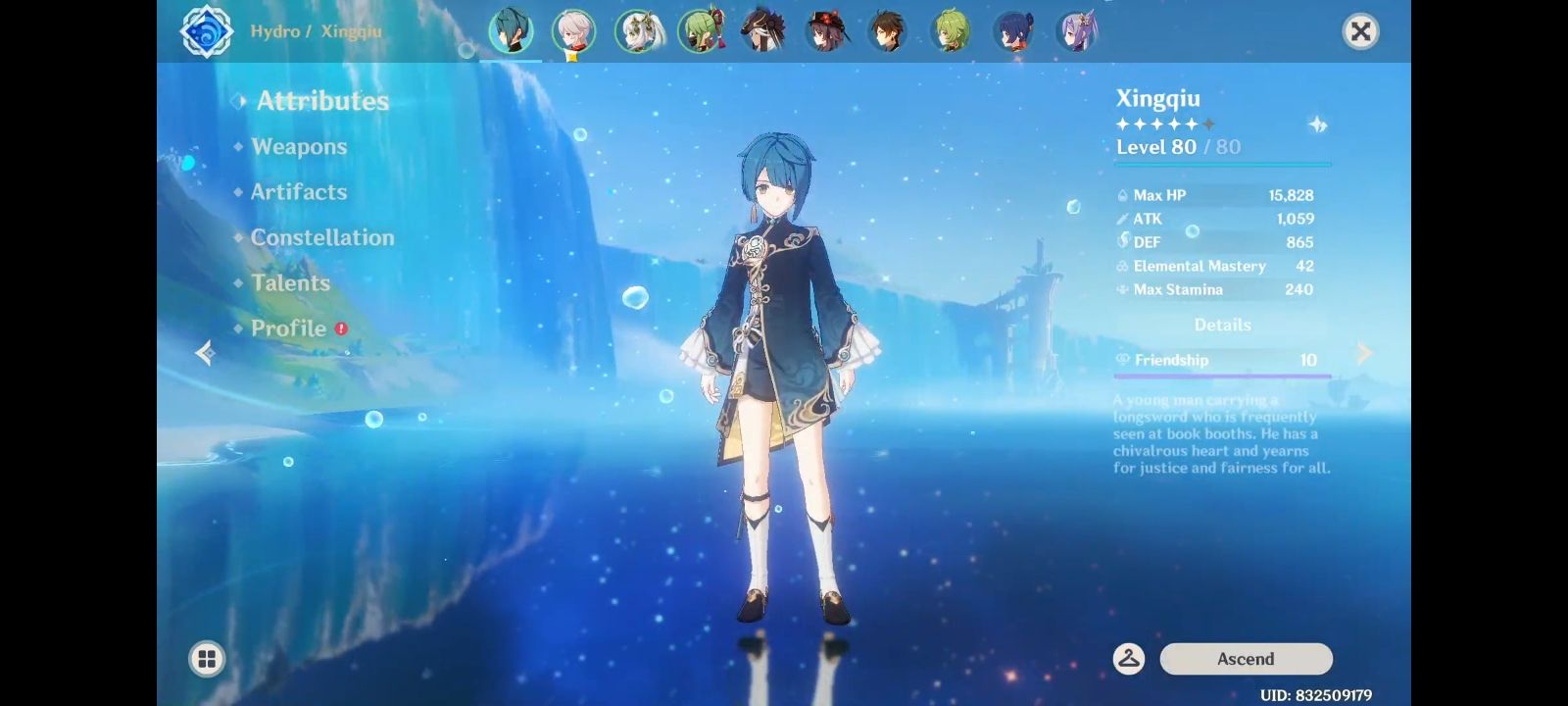
Task: Go to the next character with right arrow
Action: point(1364,353)
